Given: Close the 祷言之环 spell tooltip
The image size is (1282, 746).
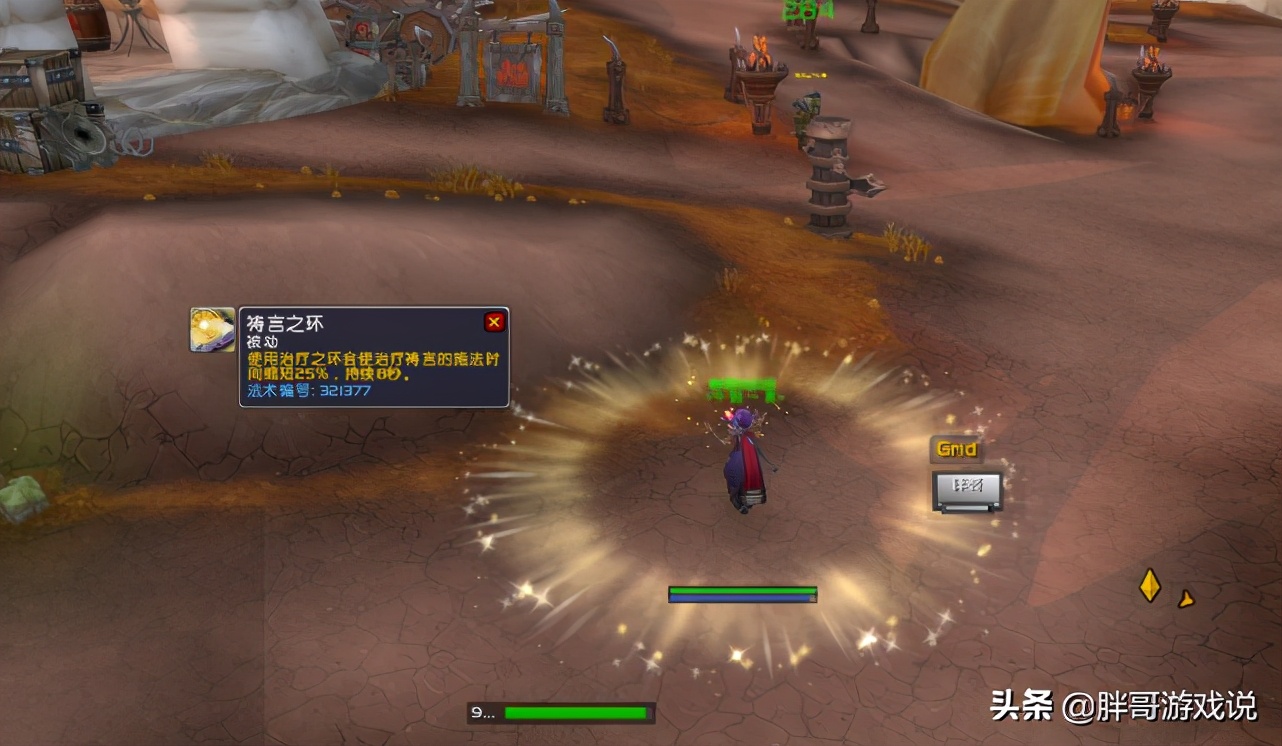Looking at the screenshot, I should pos(494,322).
